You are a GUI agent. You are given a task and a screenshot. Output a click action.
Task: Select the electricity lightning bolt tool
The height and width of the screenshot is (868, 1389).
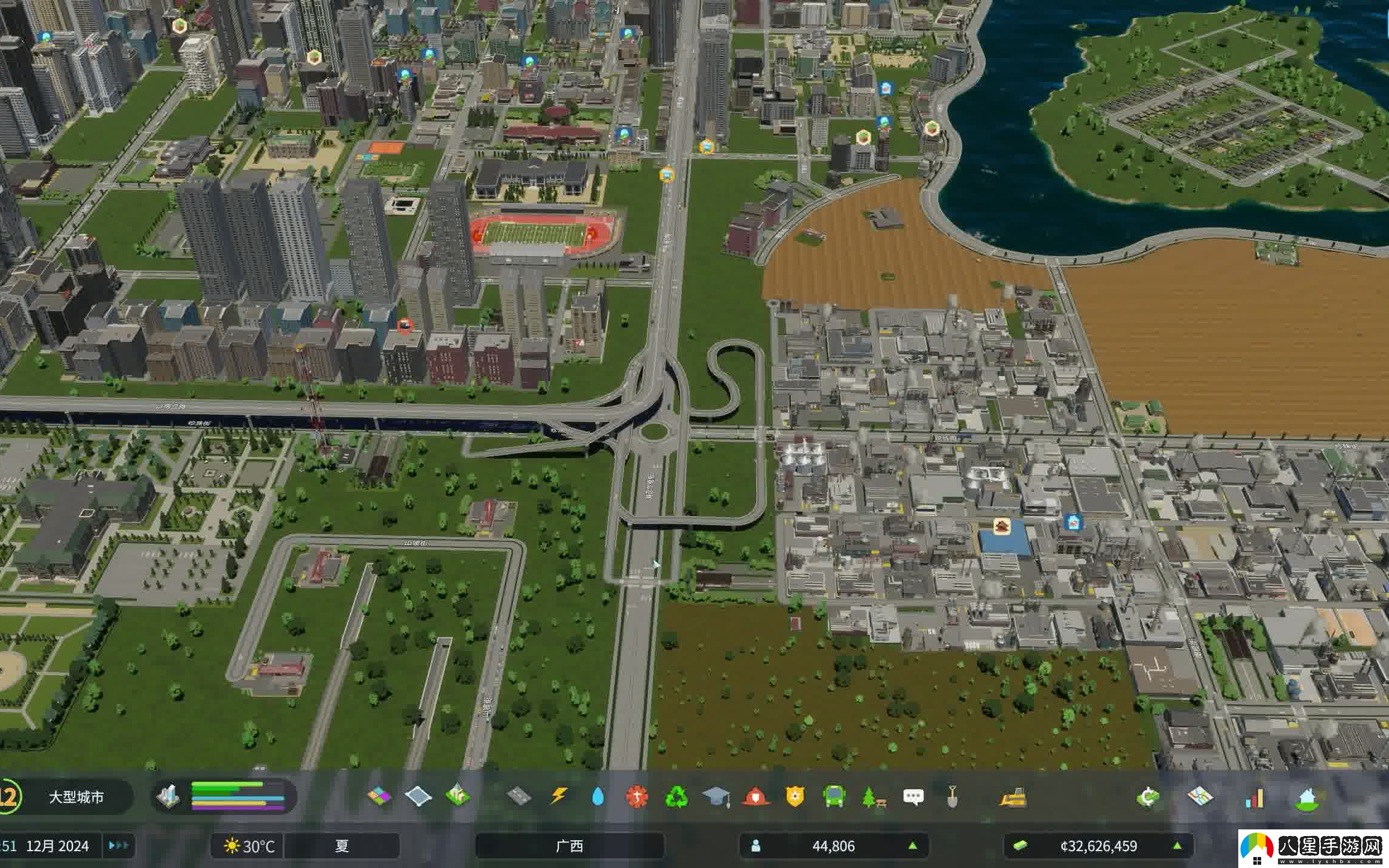tap(559, 797)
